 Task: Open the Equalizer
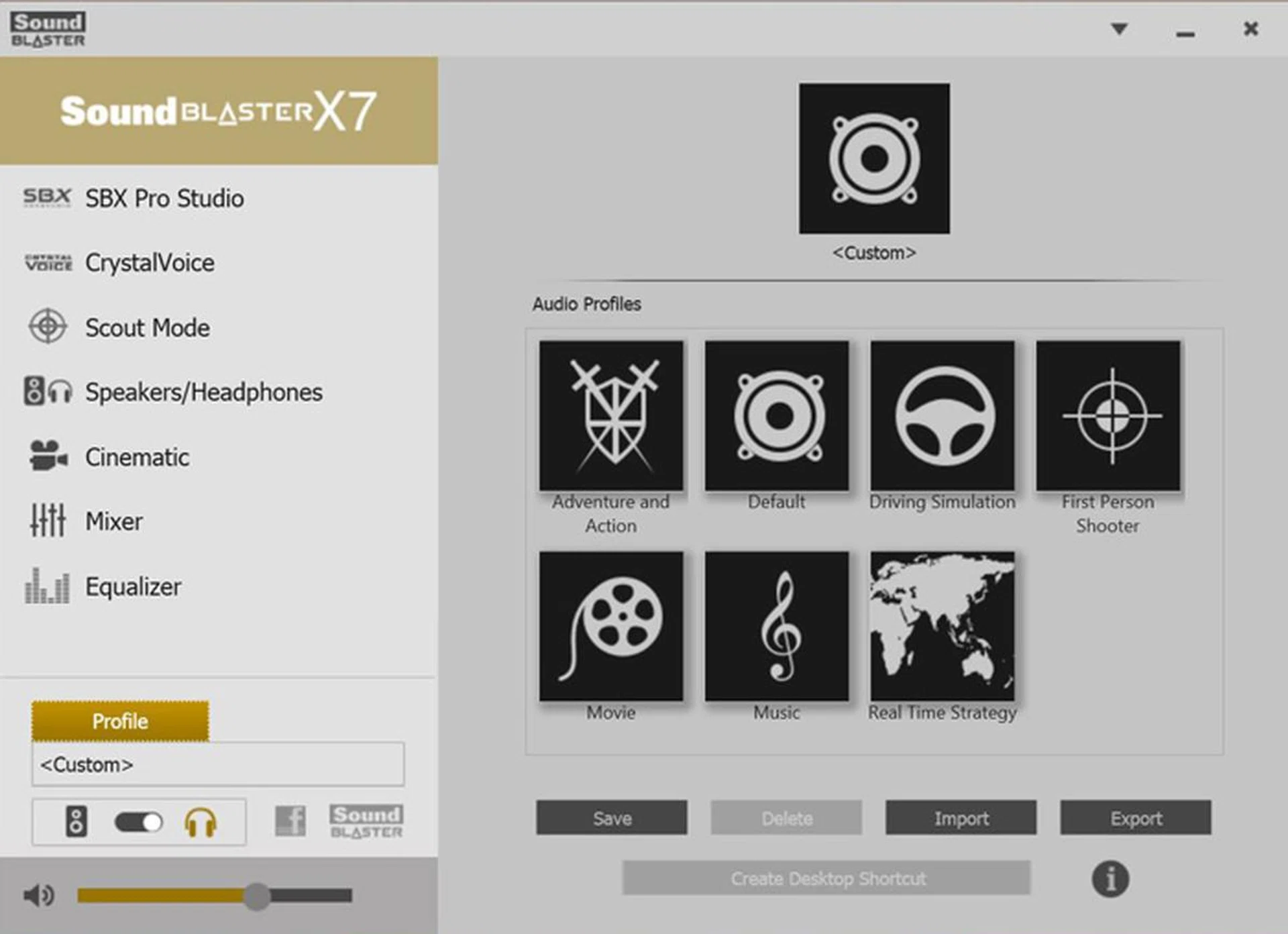[x=133, y=587]
